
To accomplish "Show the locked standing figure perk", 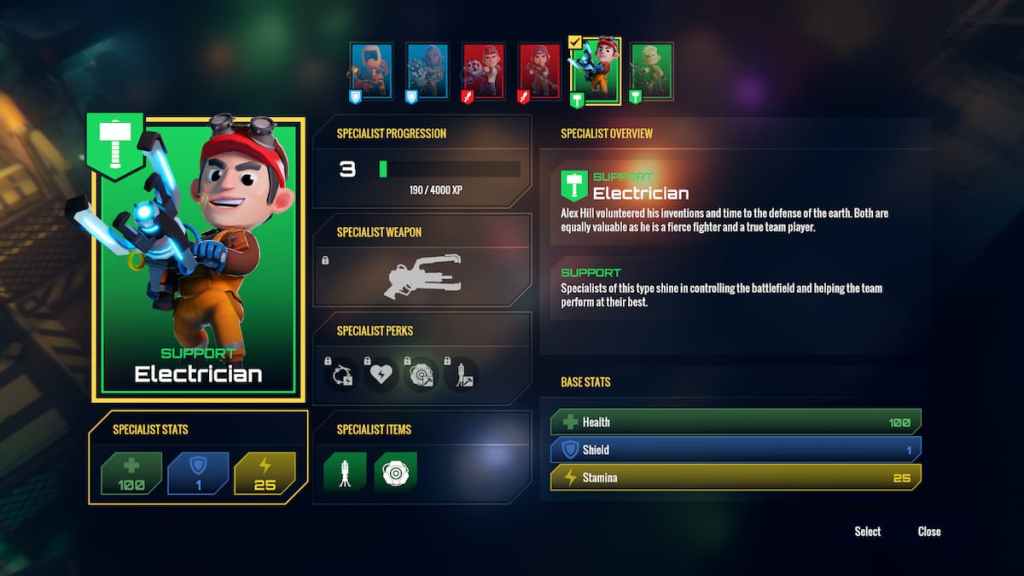I will 460,374.
